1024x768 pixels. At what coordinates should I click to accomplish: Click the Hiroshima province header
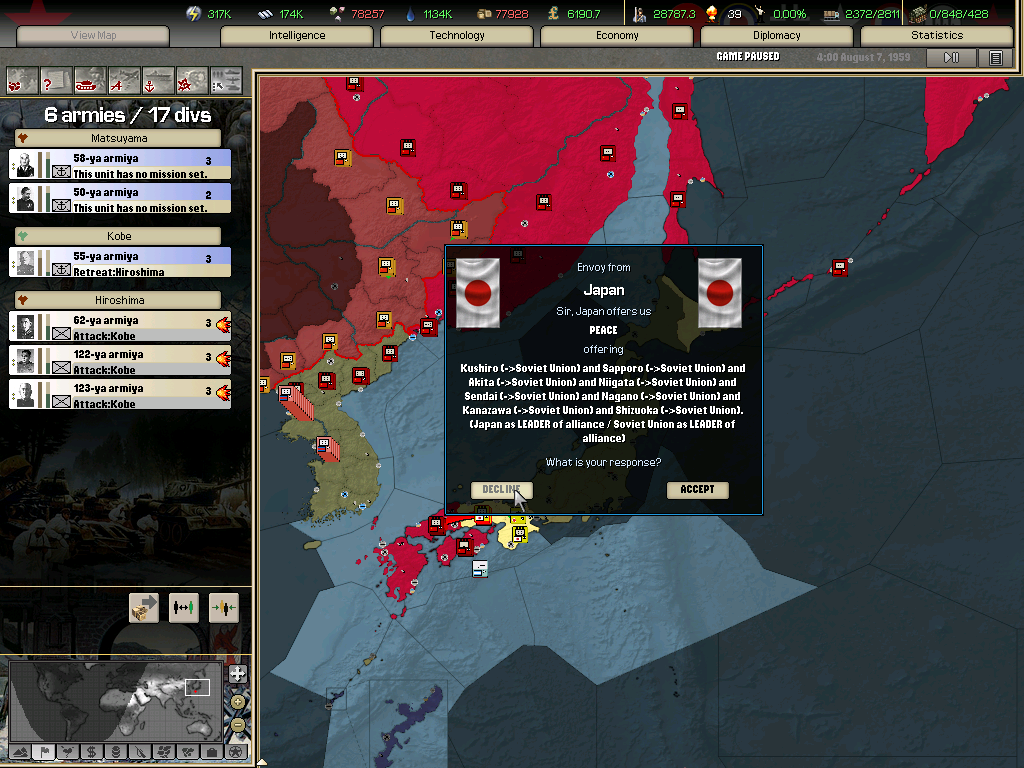118,300
